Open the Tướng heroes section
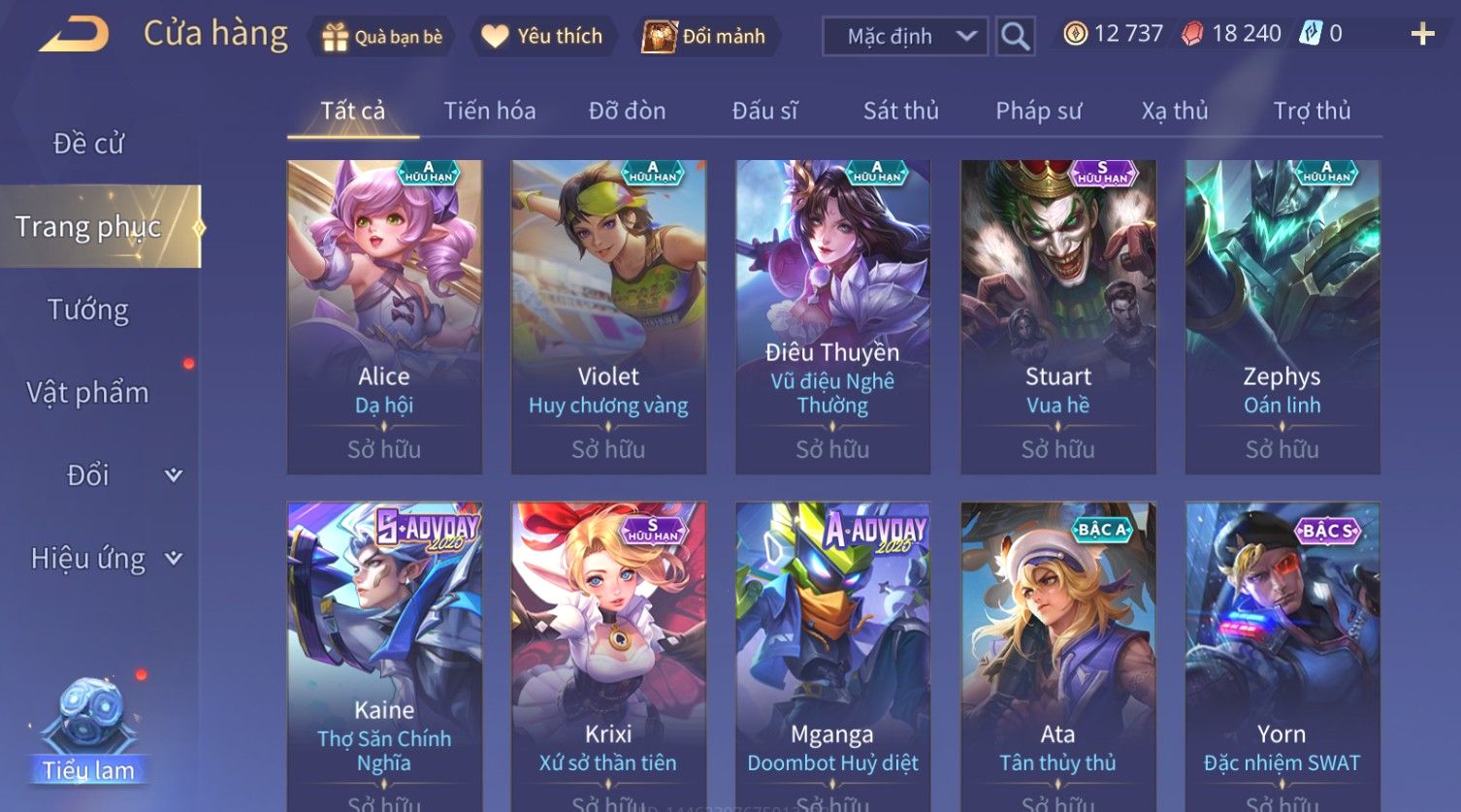Image resolution: width=1461 pixels, height=812 pixels. pyautogui.click(x=88, y=310)
